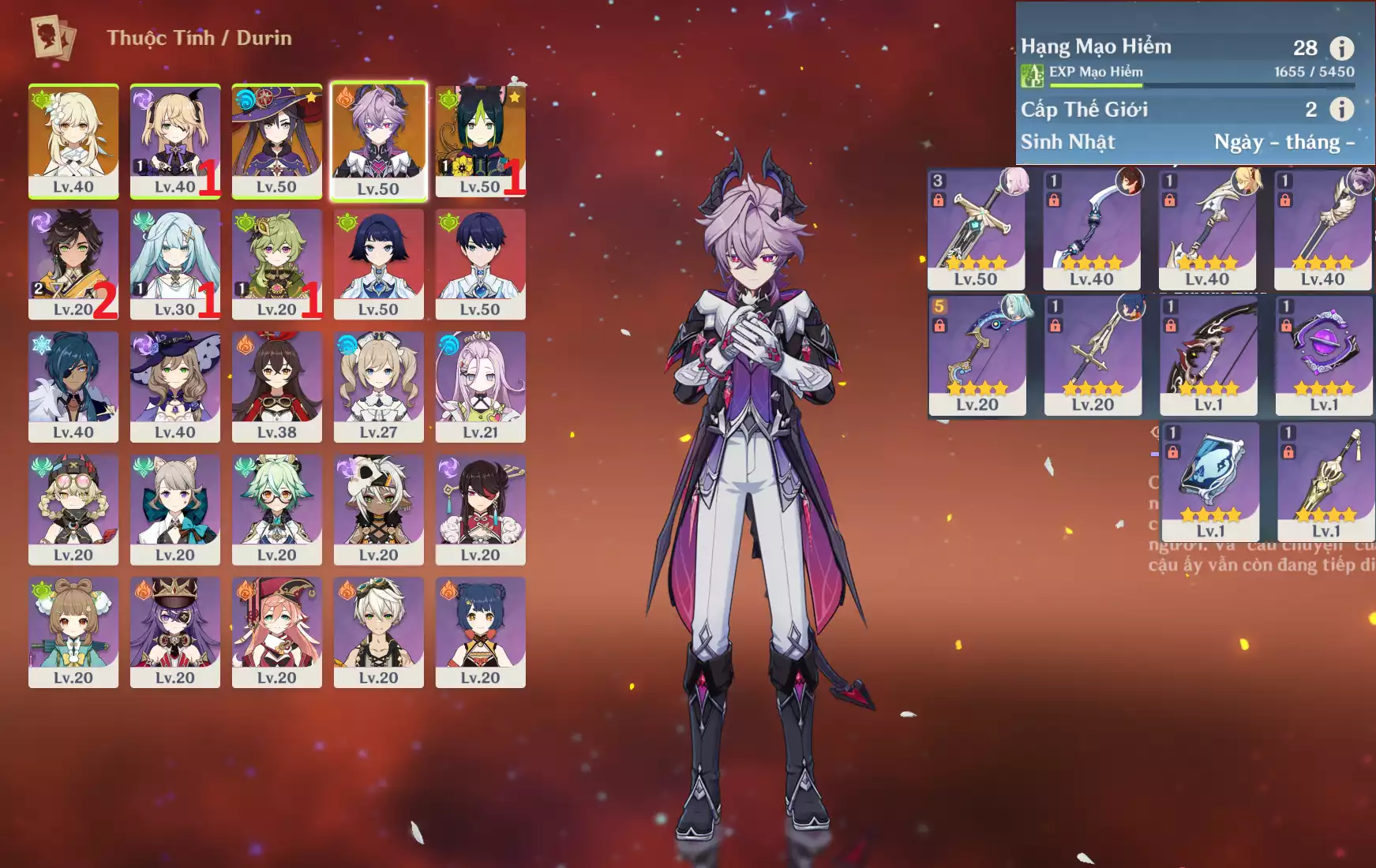1376x868 pixels.
Task: Choose Collei's green-haired portrait
Action: (x=276, y=264)
